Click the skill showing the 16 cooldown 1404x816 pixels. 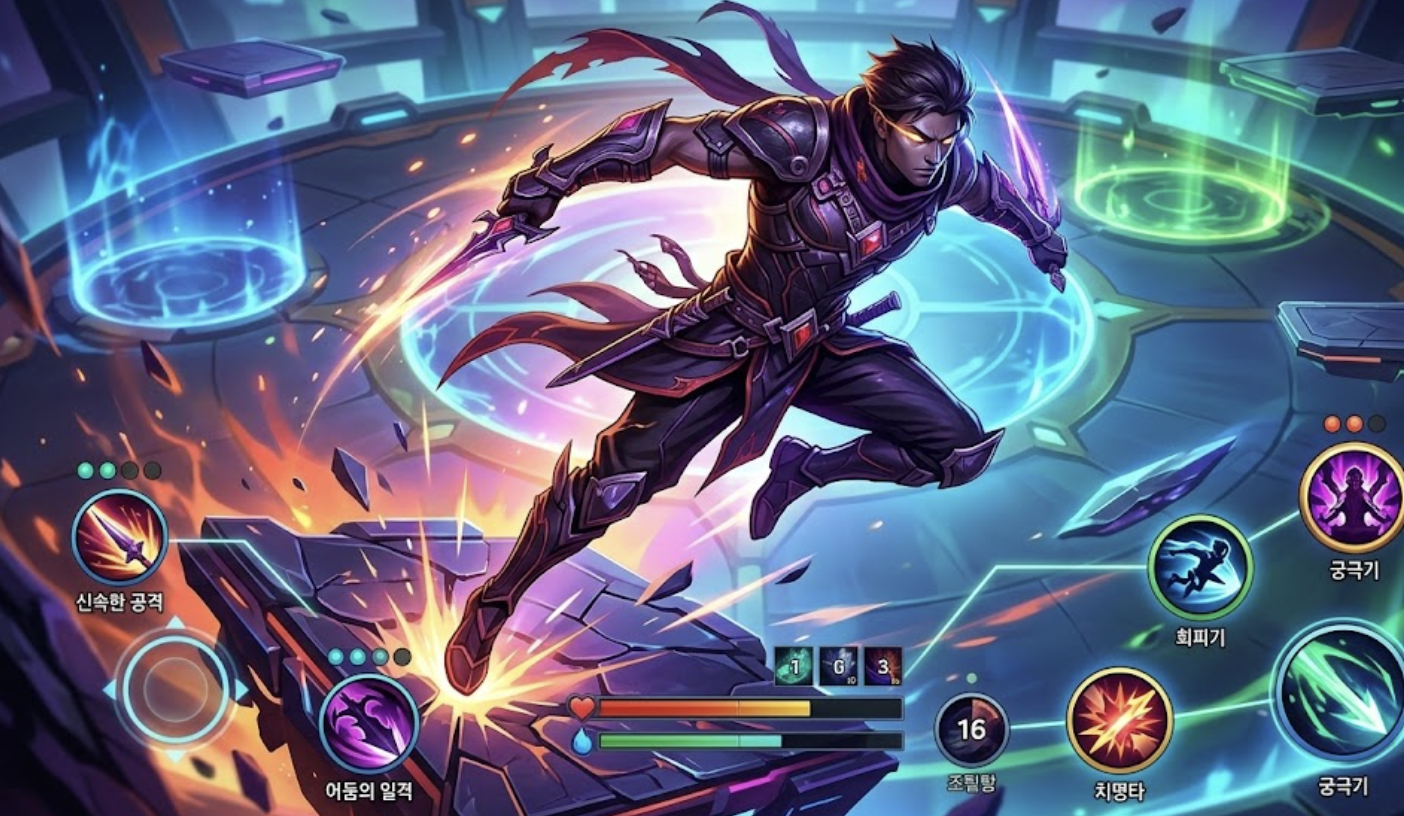971,729
